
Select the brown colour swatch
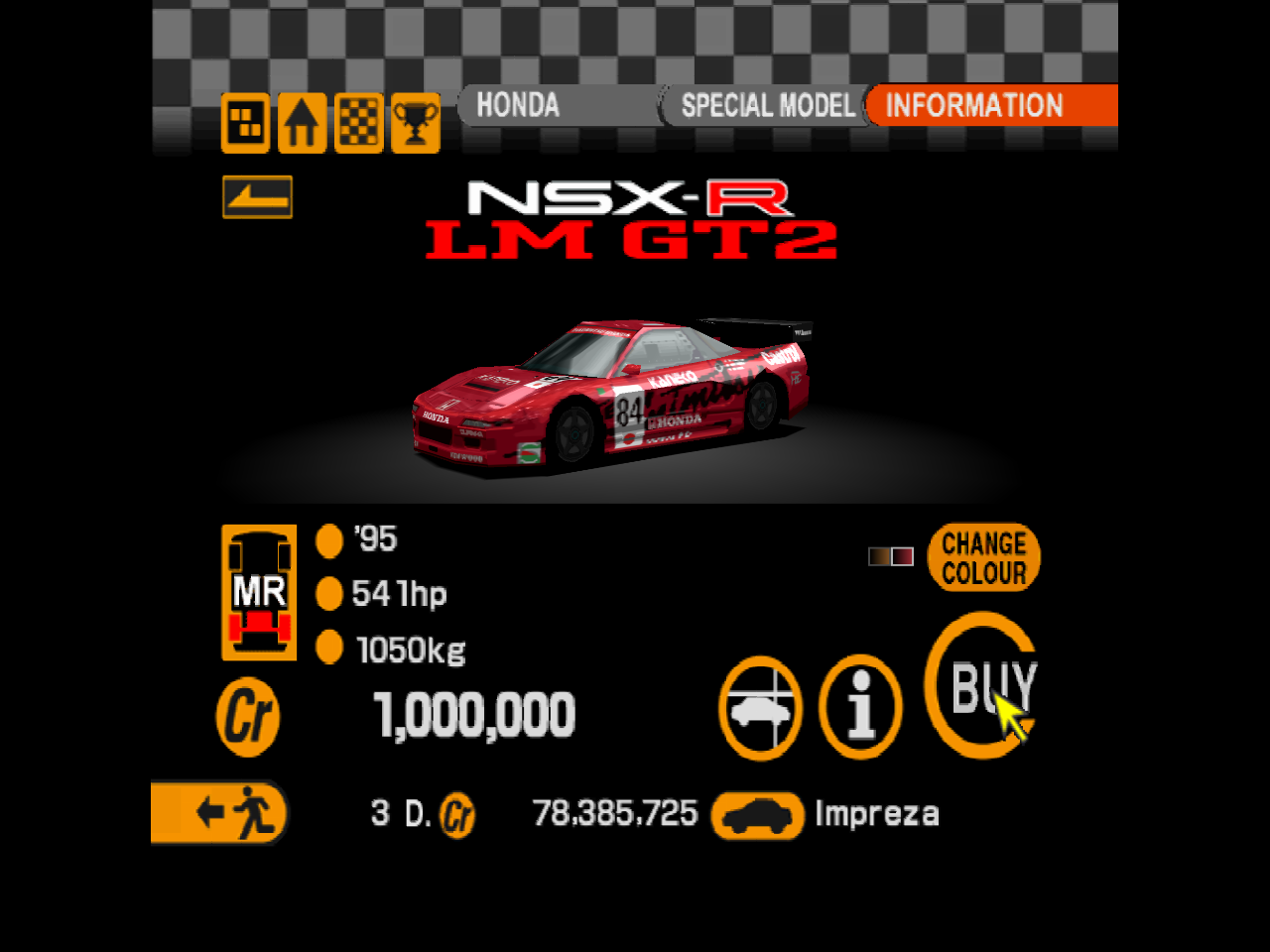[879, 556]
